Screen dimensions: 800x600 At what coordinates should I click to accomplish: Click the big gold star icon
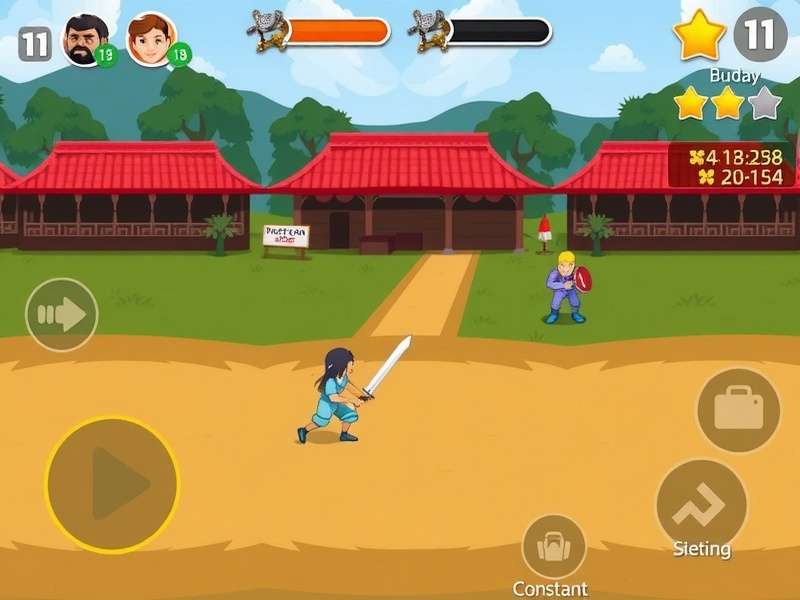coord(699,36)
